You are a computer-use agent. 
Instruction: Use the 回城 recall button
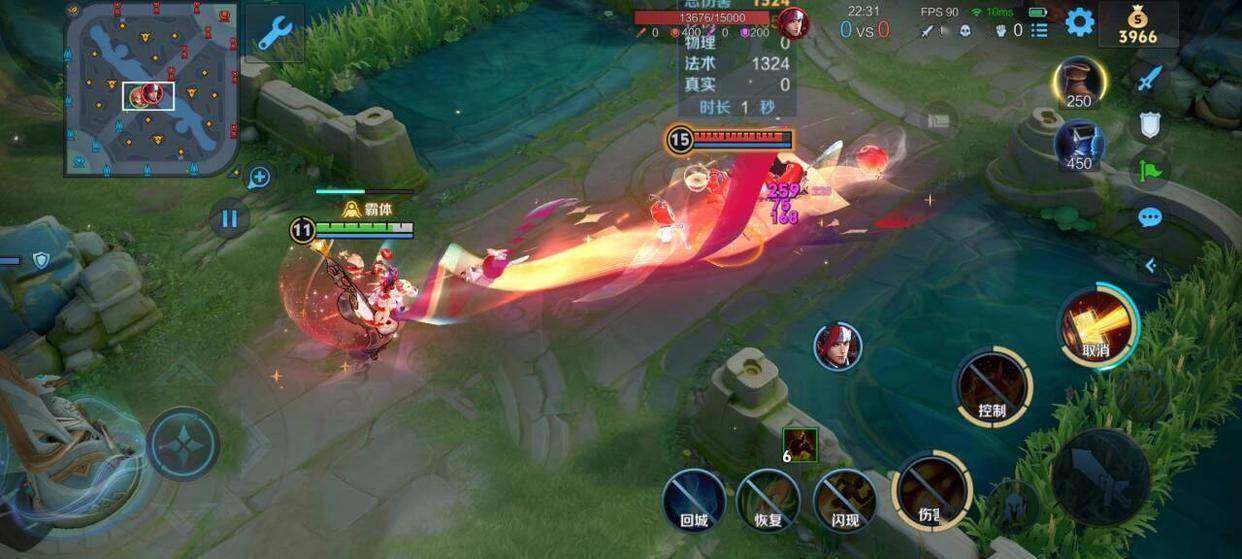[694, 499]
